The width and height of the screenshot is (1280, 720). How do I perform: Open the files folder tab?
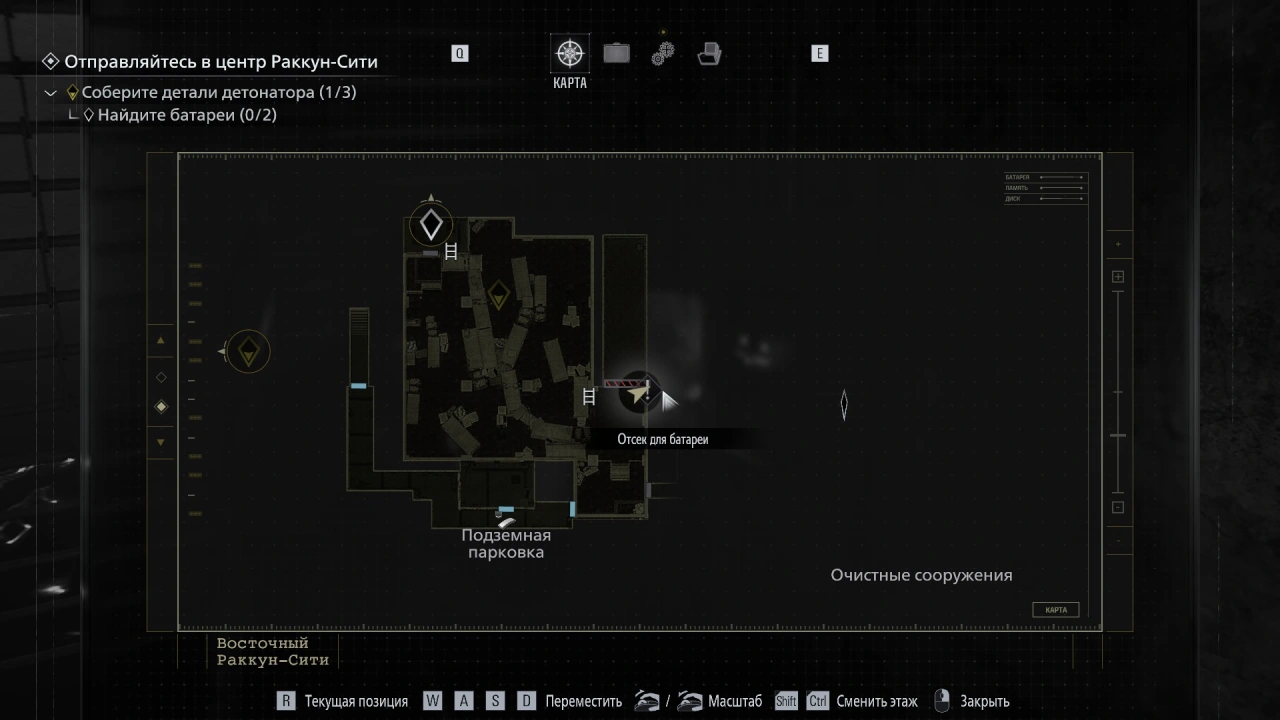709,53
